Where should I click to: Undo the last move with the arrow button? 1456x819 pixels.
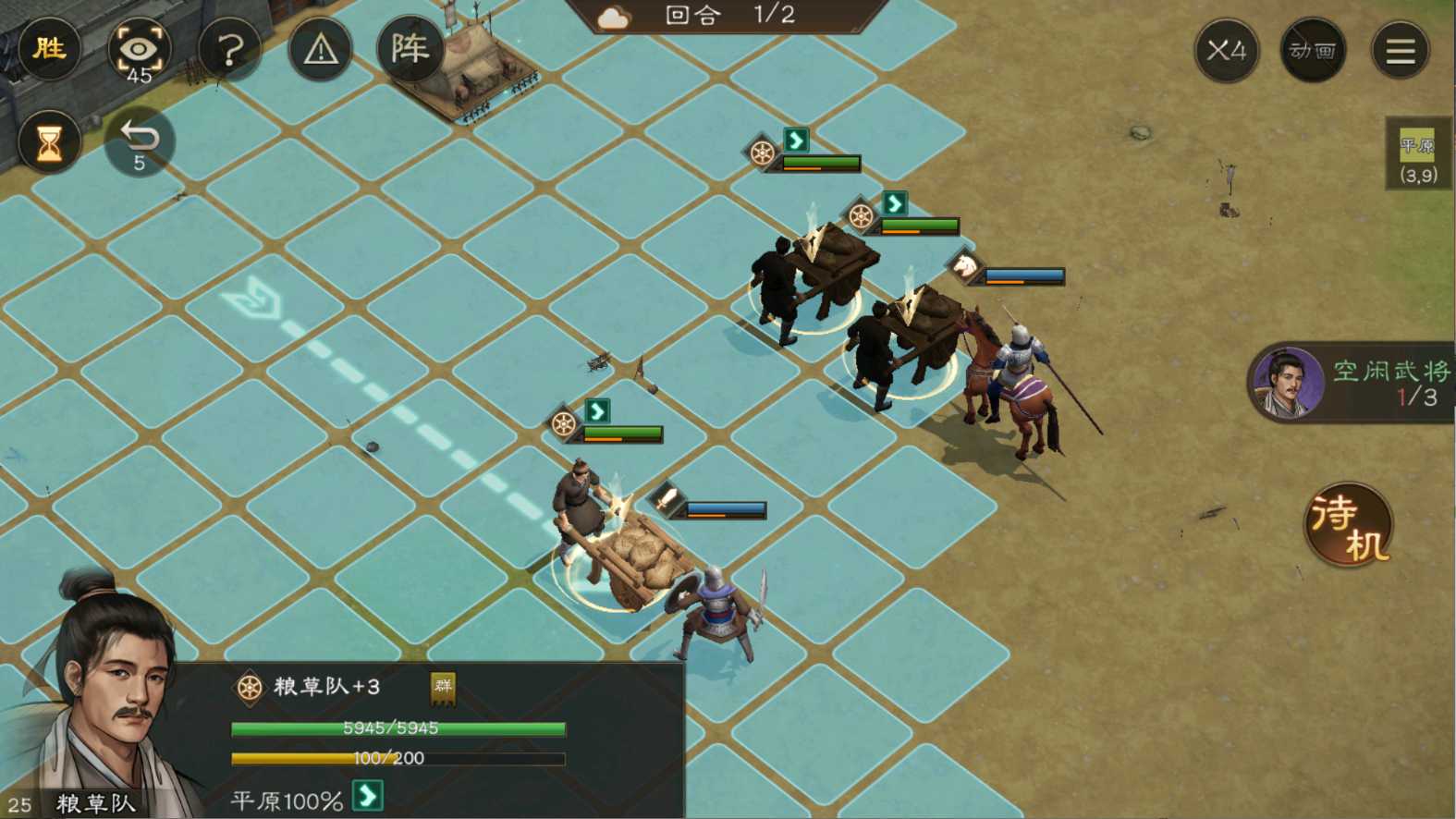(139, 142)
